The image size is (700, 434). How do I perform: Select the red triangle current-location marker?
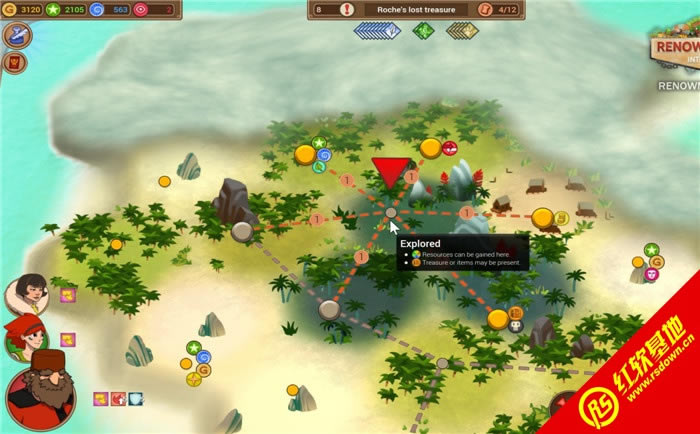tap(390, 172)
